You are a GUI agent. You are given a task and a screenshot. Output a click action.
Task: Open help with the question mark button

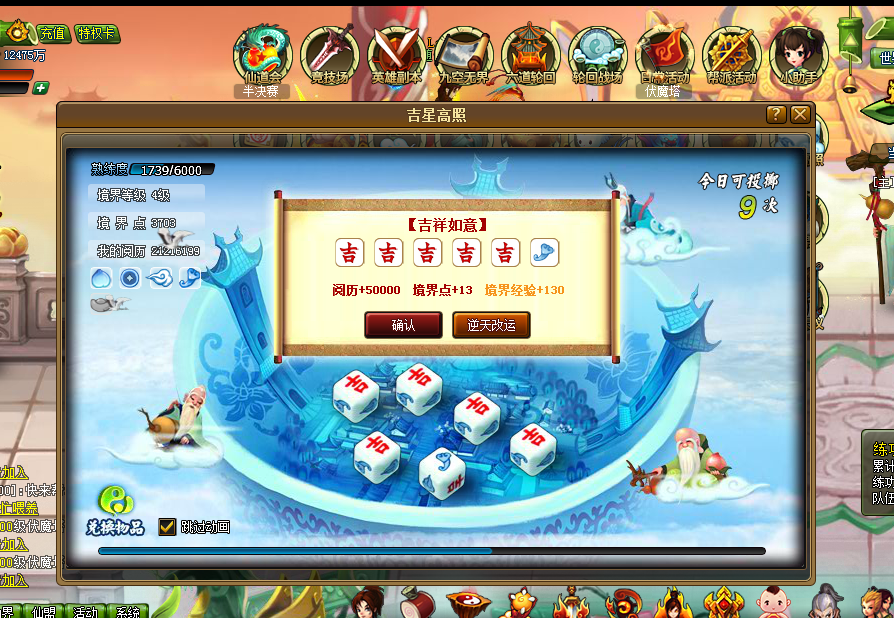coord(776,115)
